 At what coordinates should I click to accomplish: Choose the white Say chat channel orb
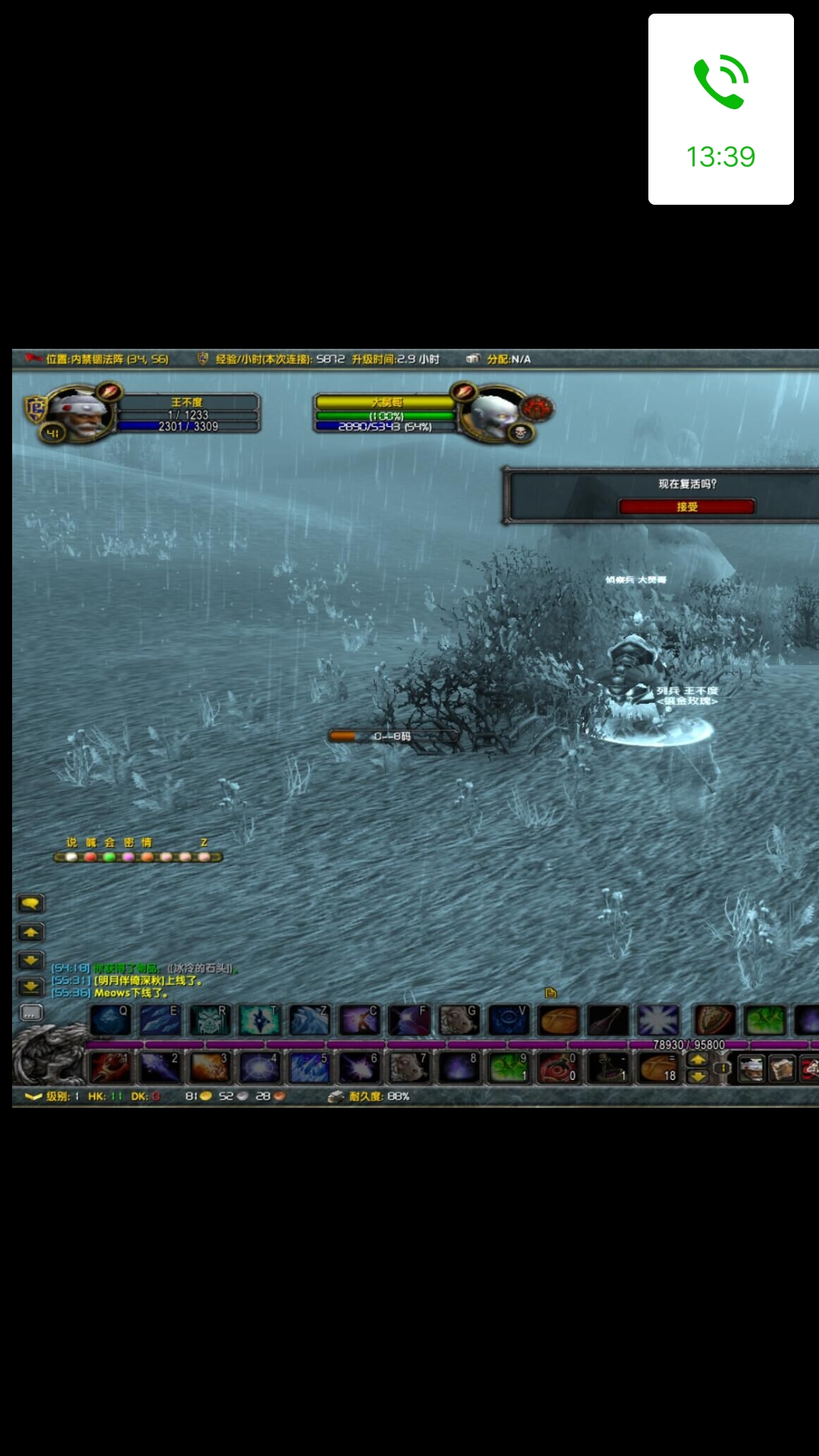click(x=71, y=857)
